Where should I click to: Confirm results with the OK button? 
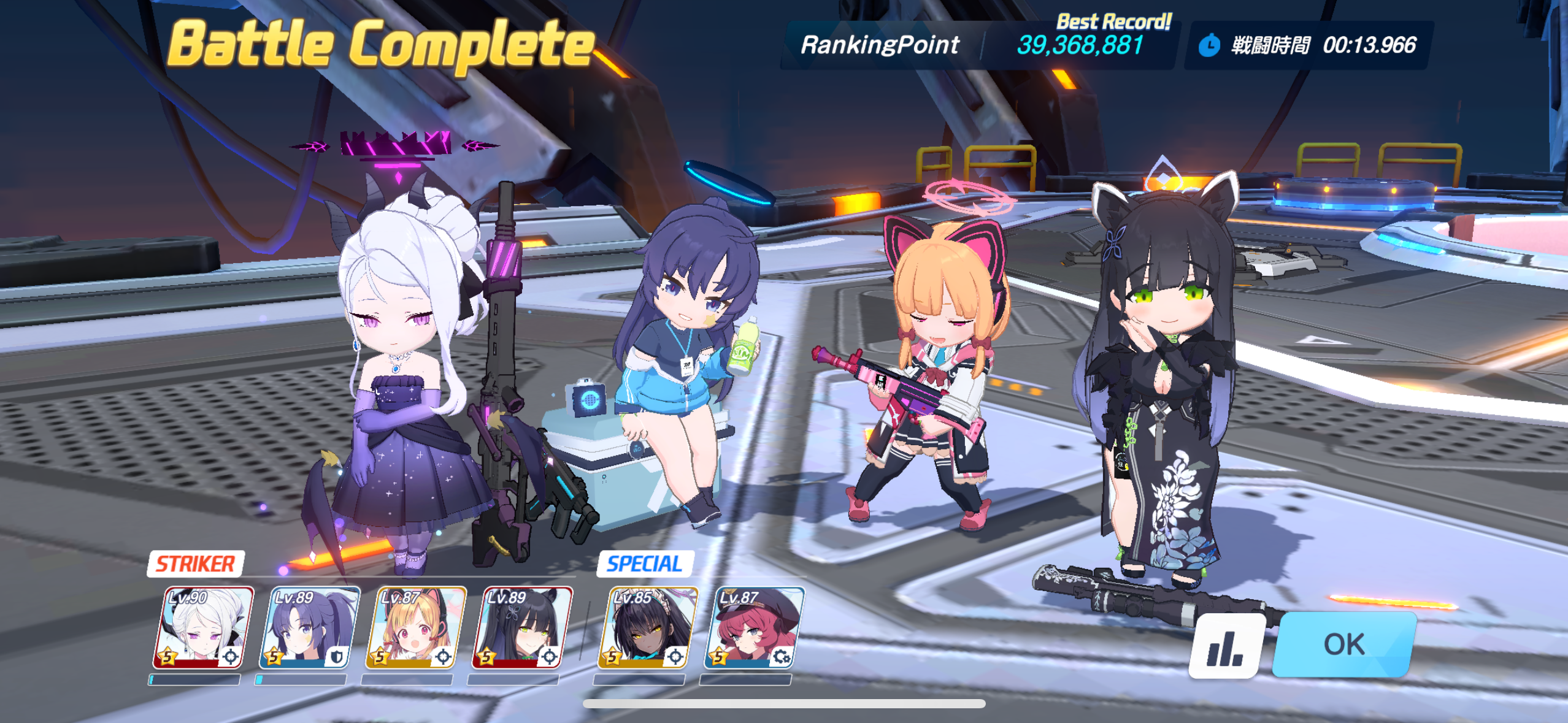click(x=1343, y=645)
